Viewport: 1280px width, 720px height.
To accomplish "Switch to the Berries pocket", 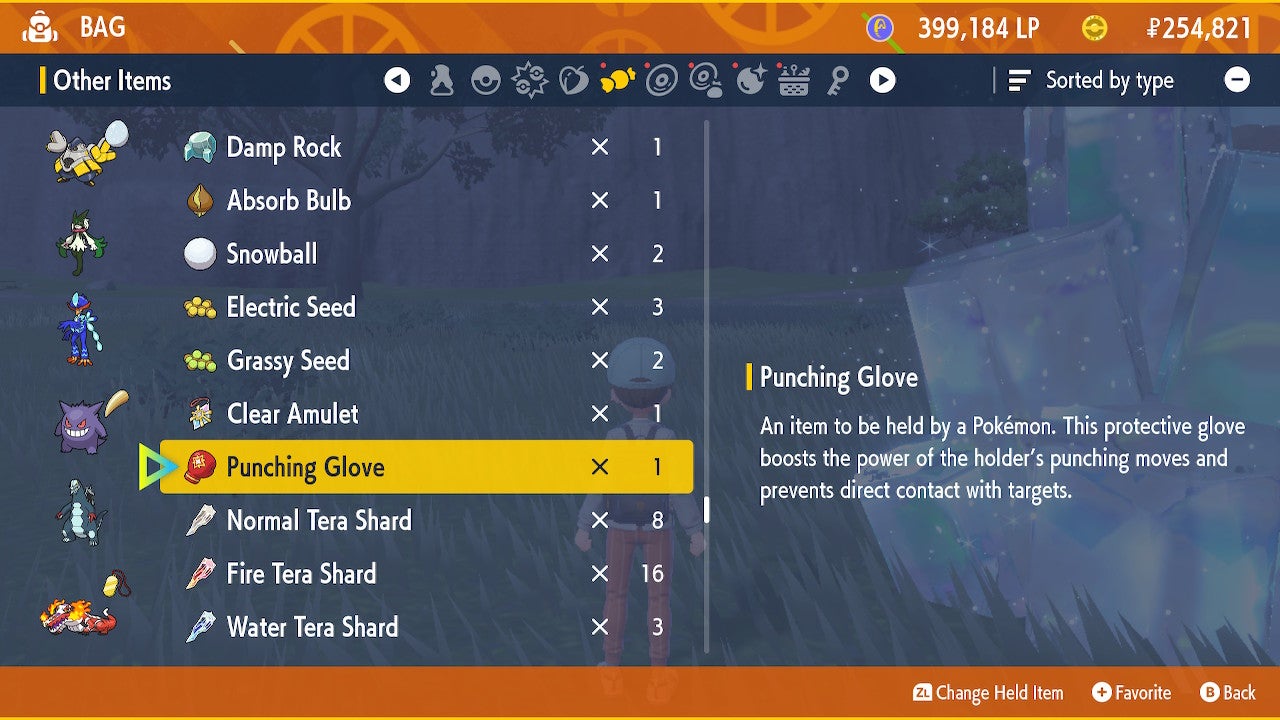I will pos(575,80).
